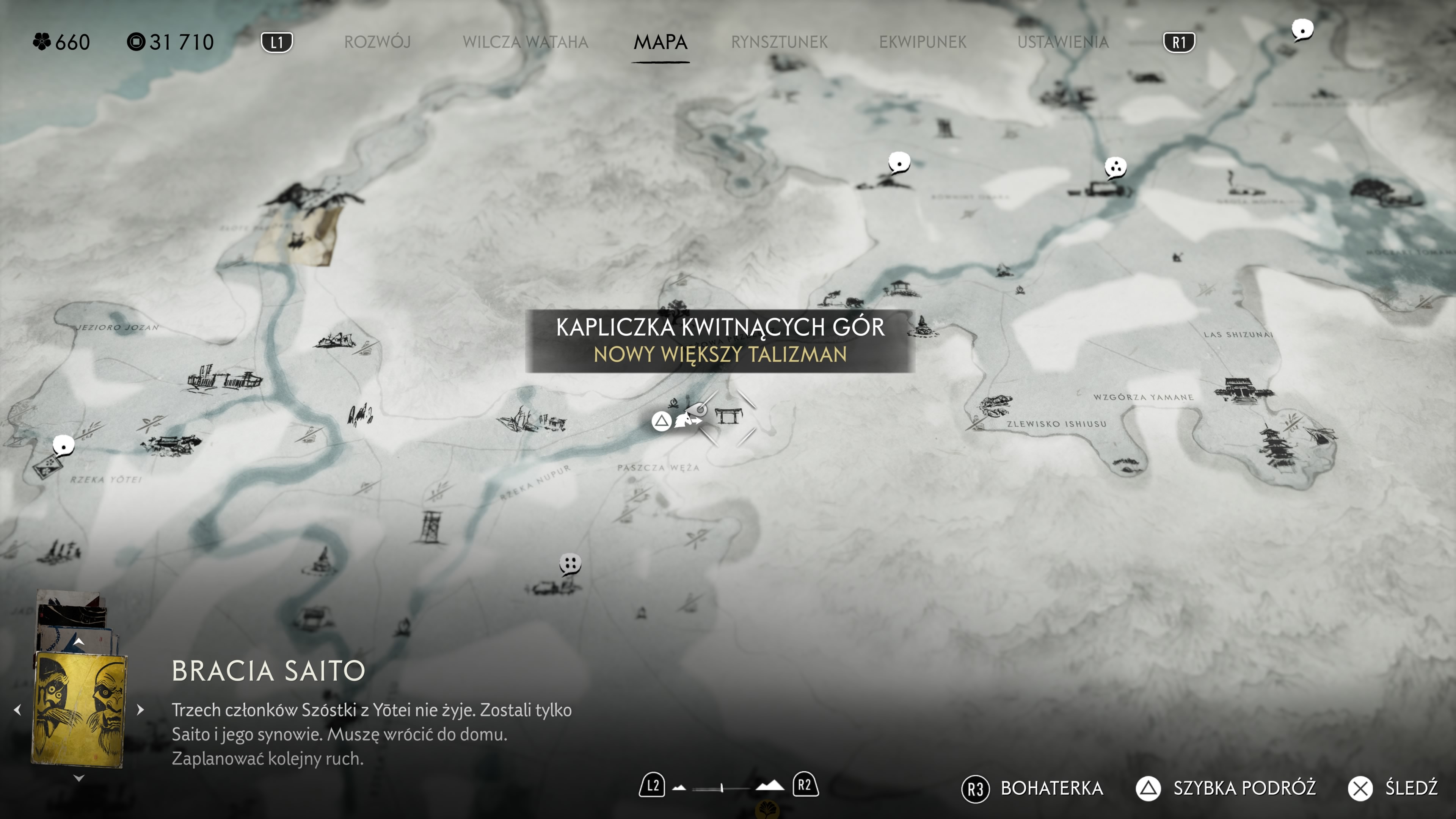Image resolution: width=1456 pixels, height=819 pixels.
Task: Show the next quest card with right arrow
Action: pyautogui.click(x=141, y=709)
